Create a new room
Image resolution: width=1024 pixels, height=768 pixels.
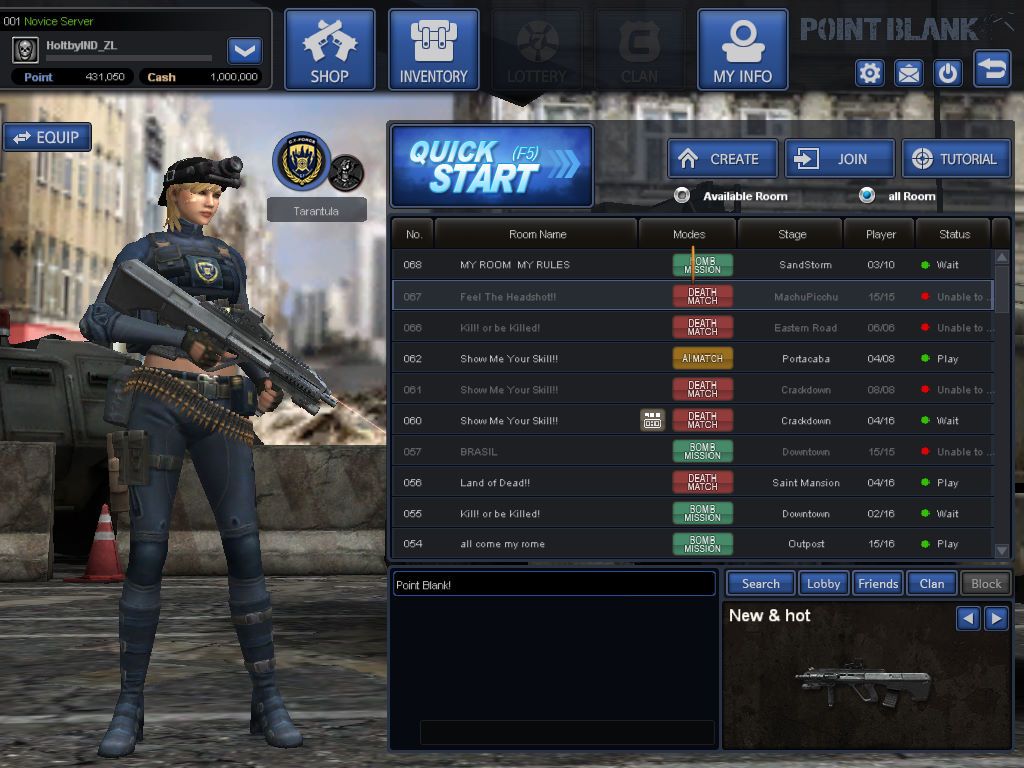click(722, 159)
